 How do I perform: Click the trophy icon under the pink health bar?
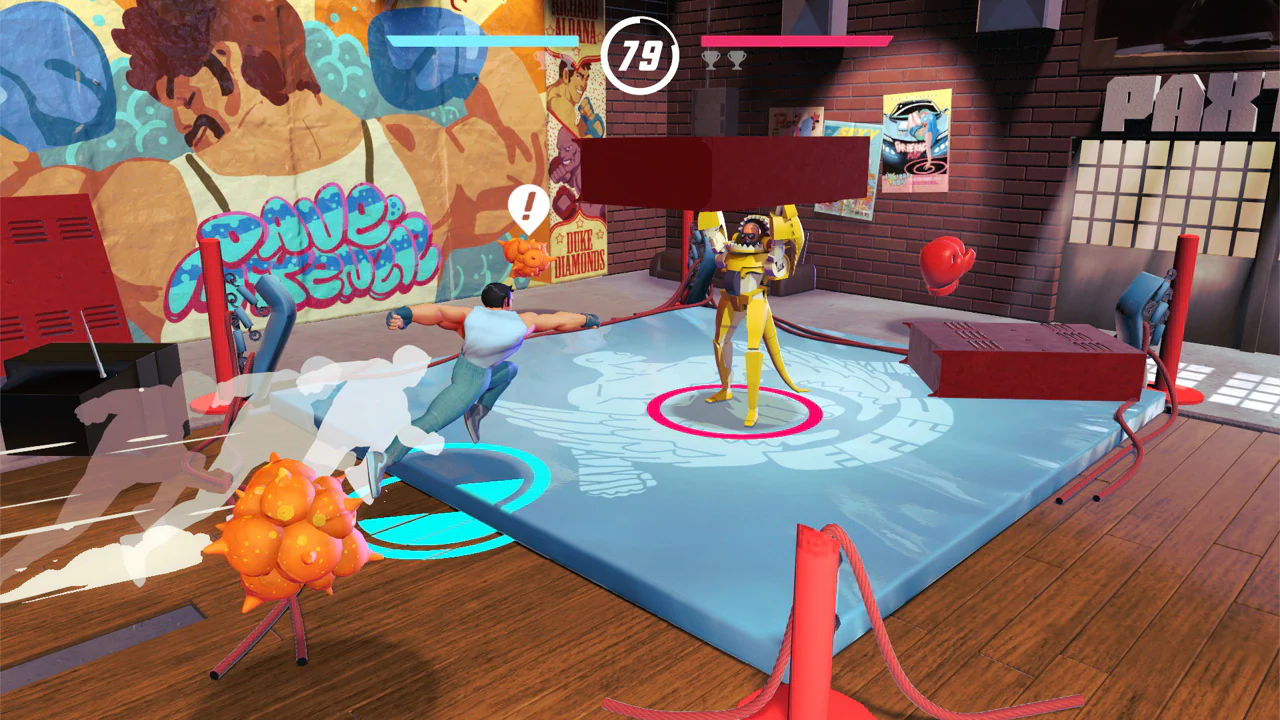[x=710, y=59]
